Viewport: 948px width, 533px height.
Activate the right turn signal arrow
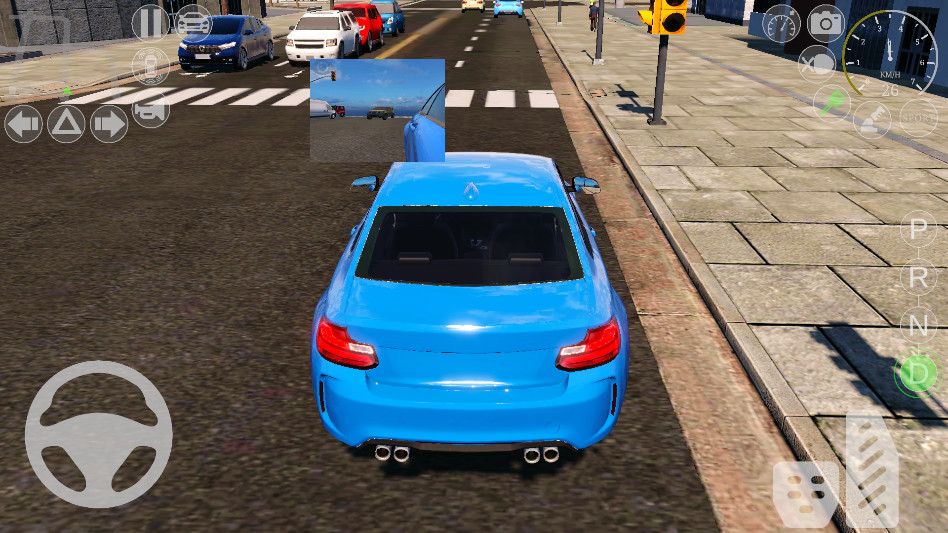point(109,124)
